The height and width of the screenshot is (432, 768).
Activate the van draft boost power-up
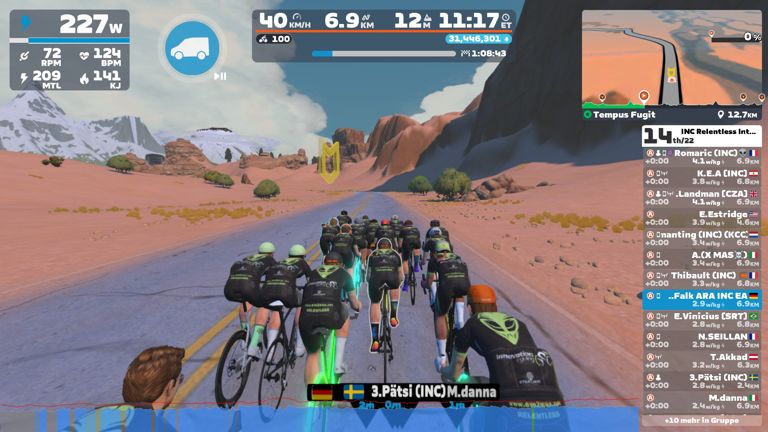point(193,46)
